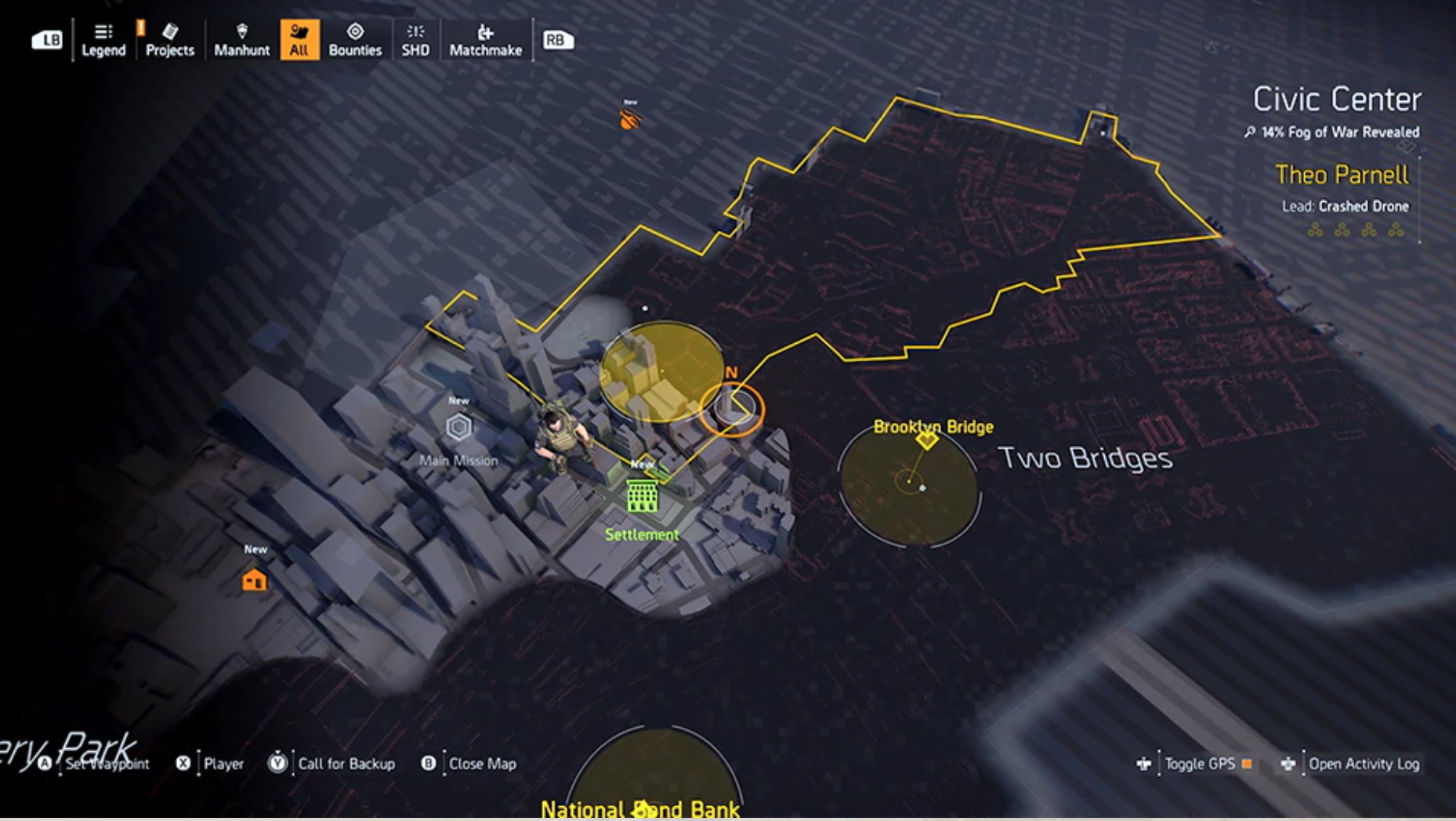Select the Manhunt map filter

point(241,40)
